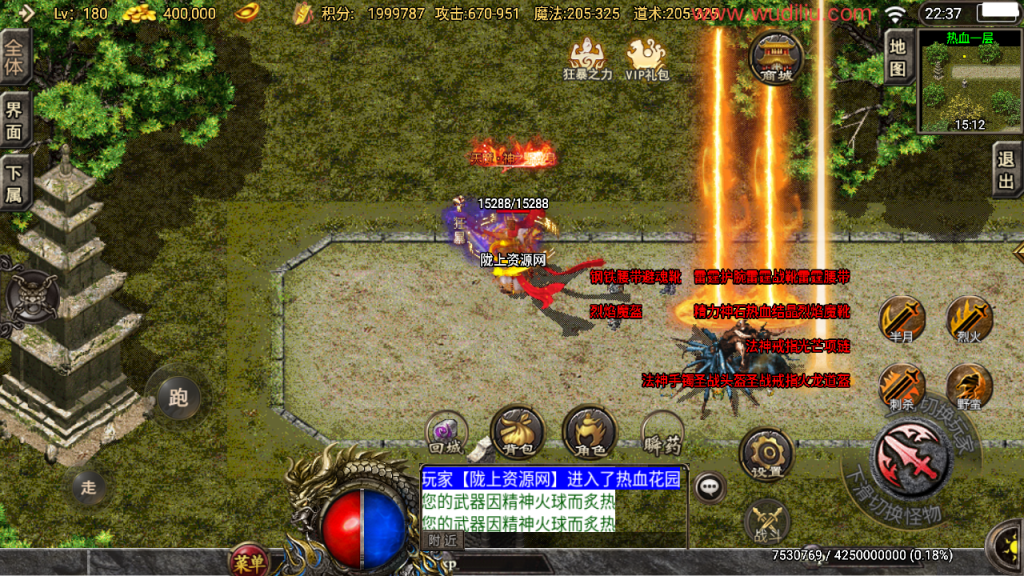Image resolution: width=1024 pixels, height=576 pixels.
Task: Toggle the 跑 run button
Action: pos(178,398)
